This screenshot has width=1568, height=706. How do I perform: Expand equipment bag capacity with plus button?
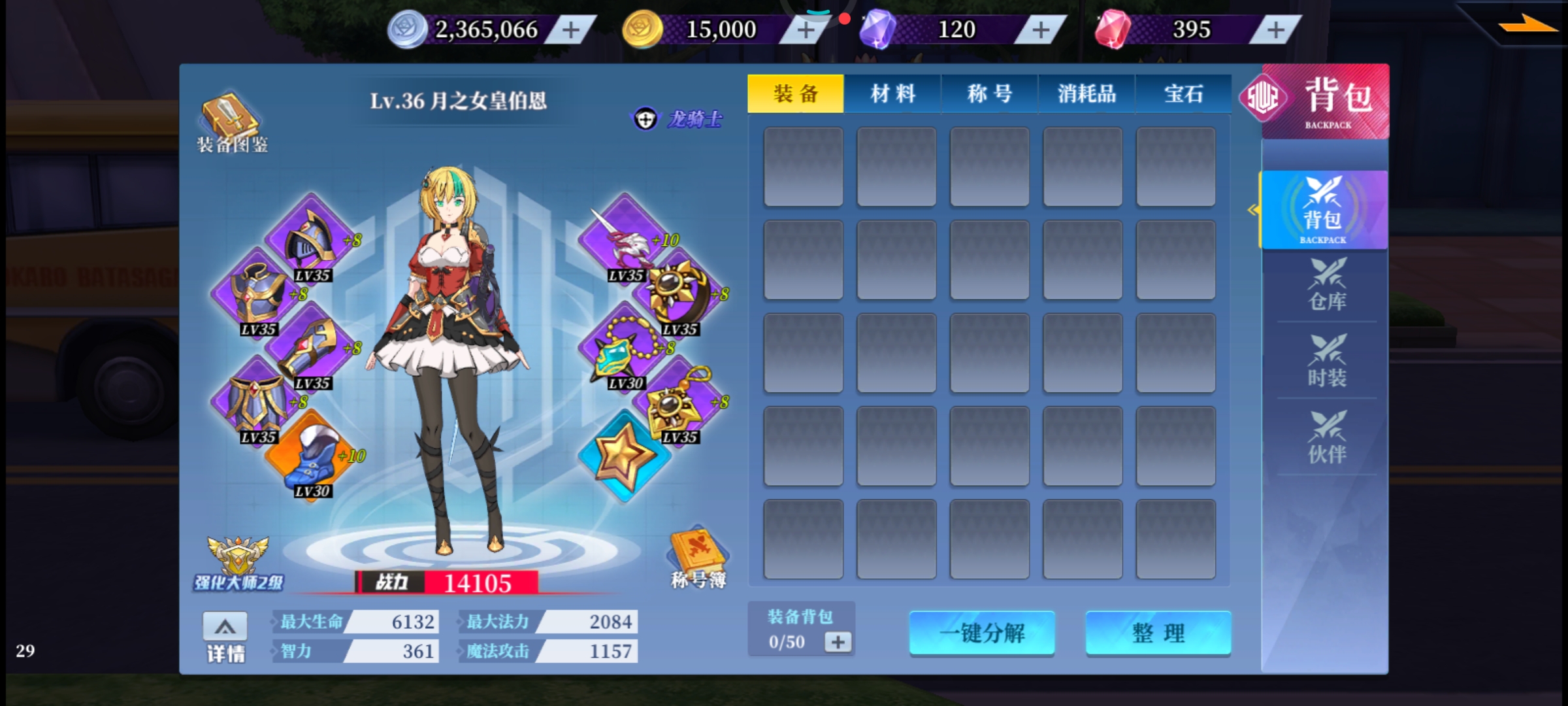(838, 642)
